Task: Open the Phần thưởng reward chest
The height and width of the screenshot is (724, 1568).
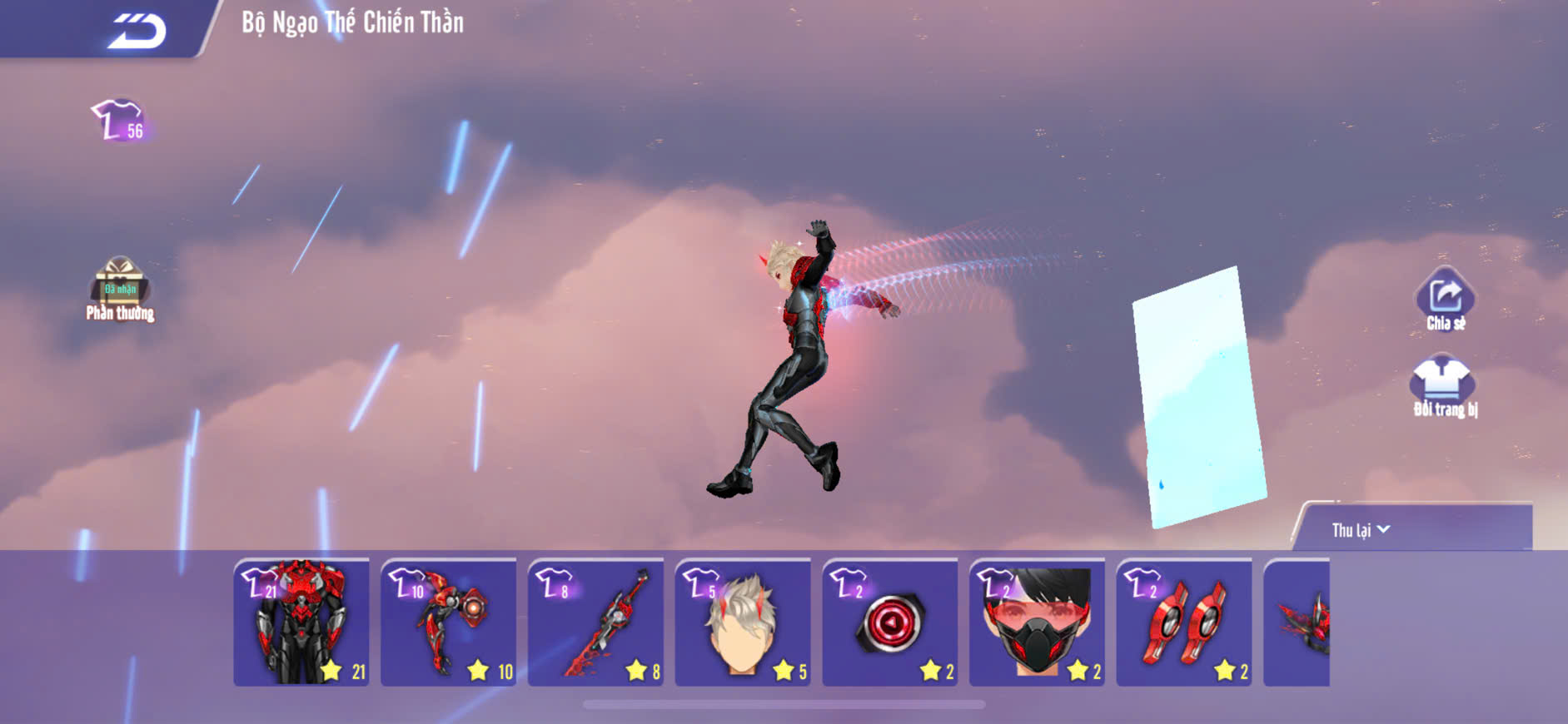Action: coord(120,288)
